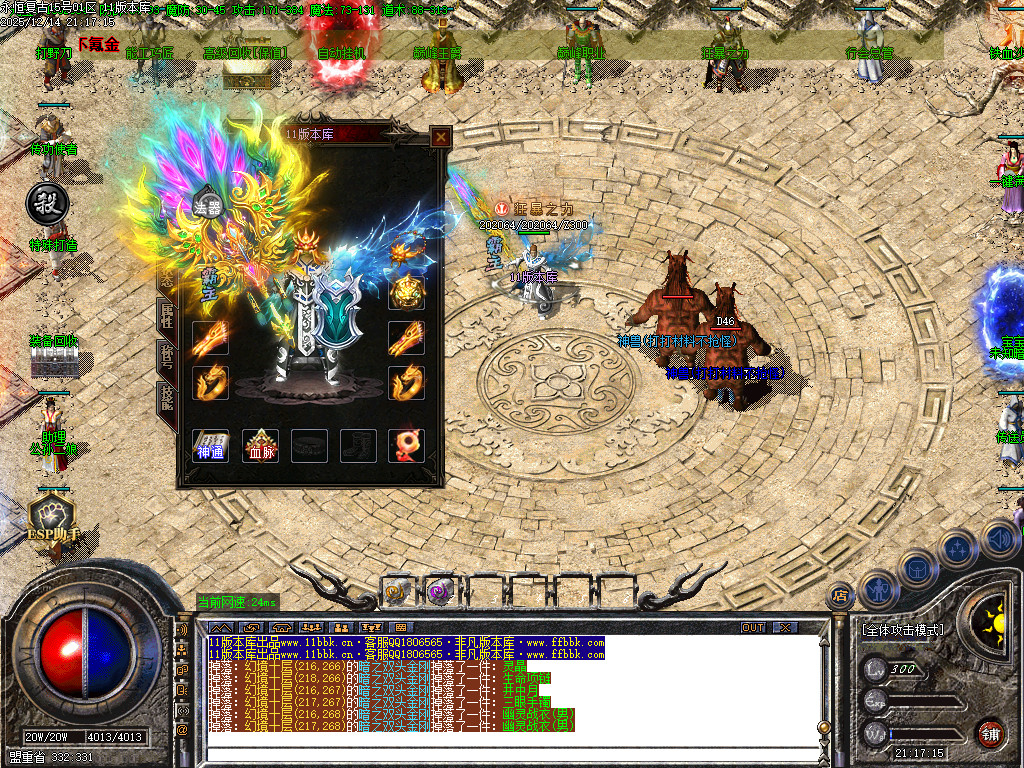Open the 属性 attributes tab
Screen dimensions: 1024x768
[x=167, y=317]
